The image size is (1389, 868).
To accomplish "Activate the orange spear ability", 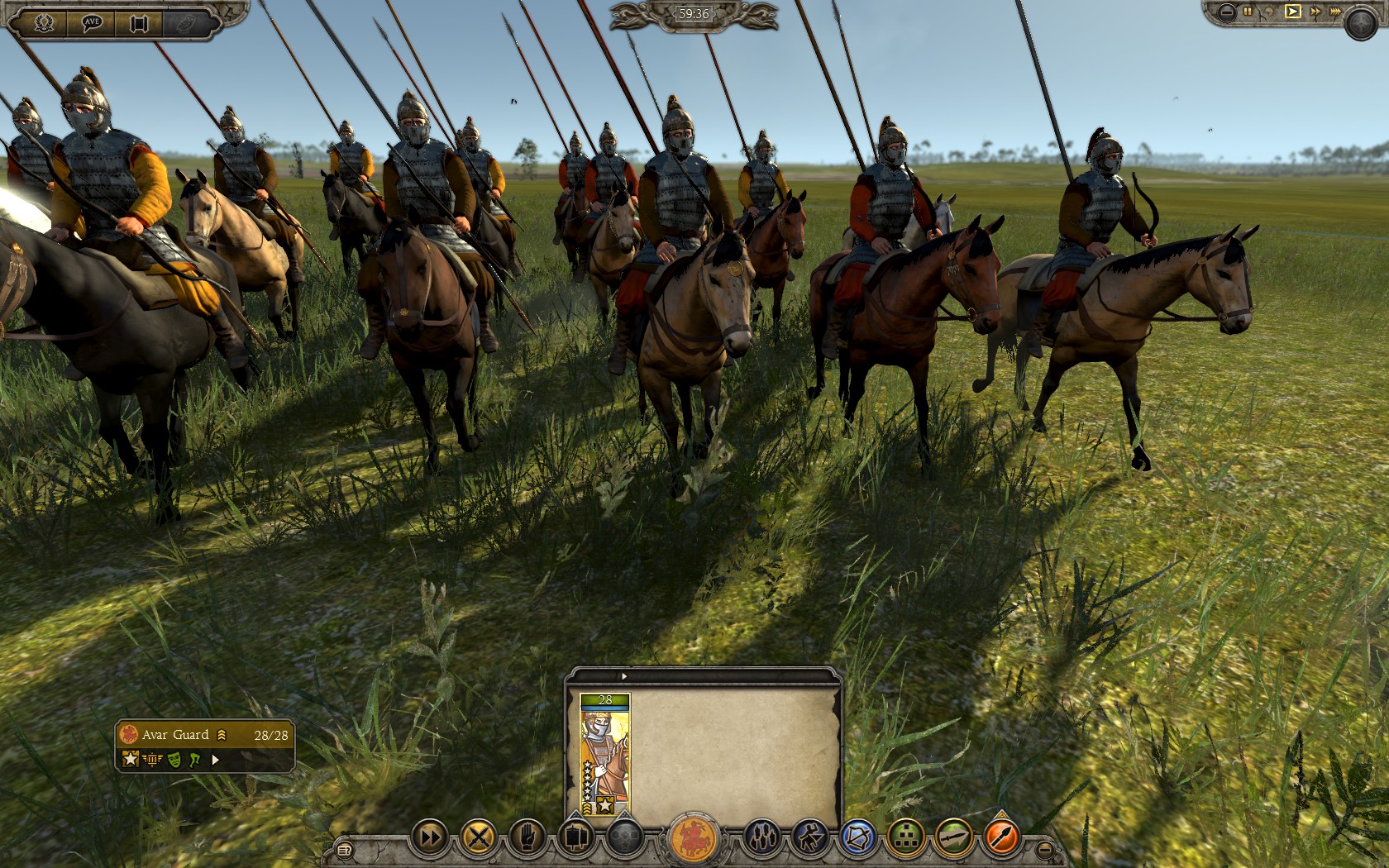I will coord(1002,837).
